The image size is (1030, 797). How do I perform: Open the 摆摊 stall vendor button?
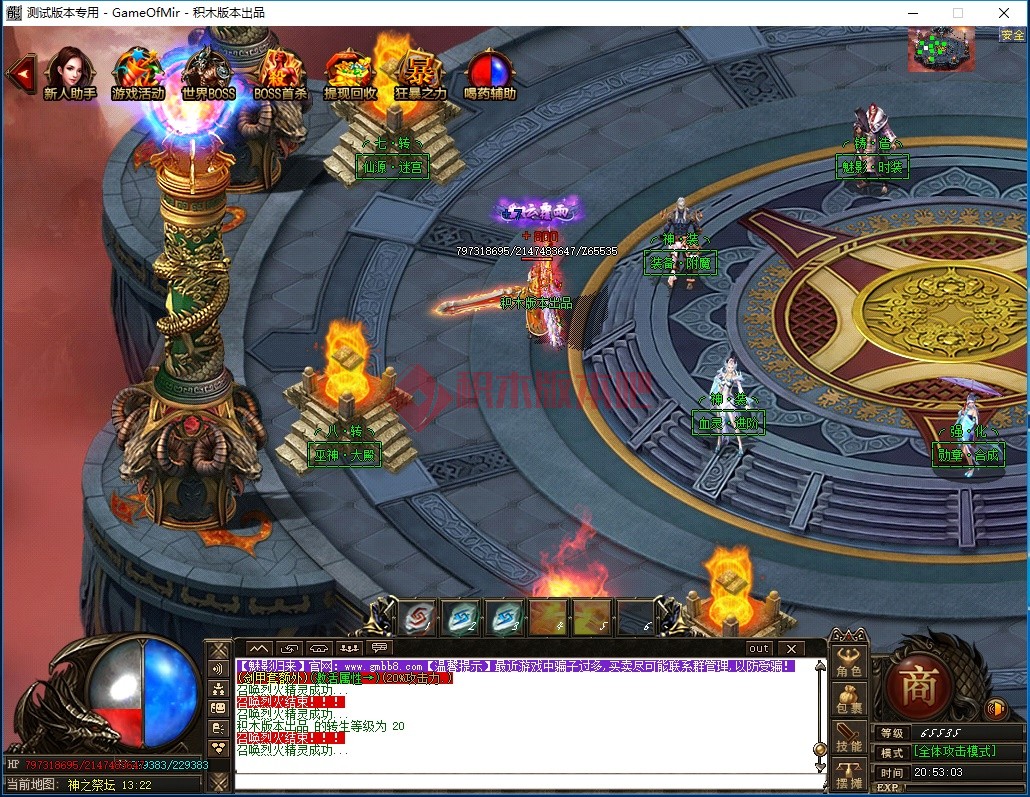(849, 773)
